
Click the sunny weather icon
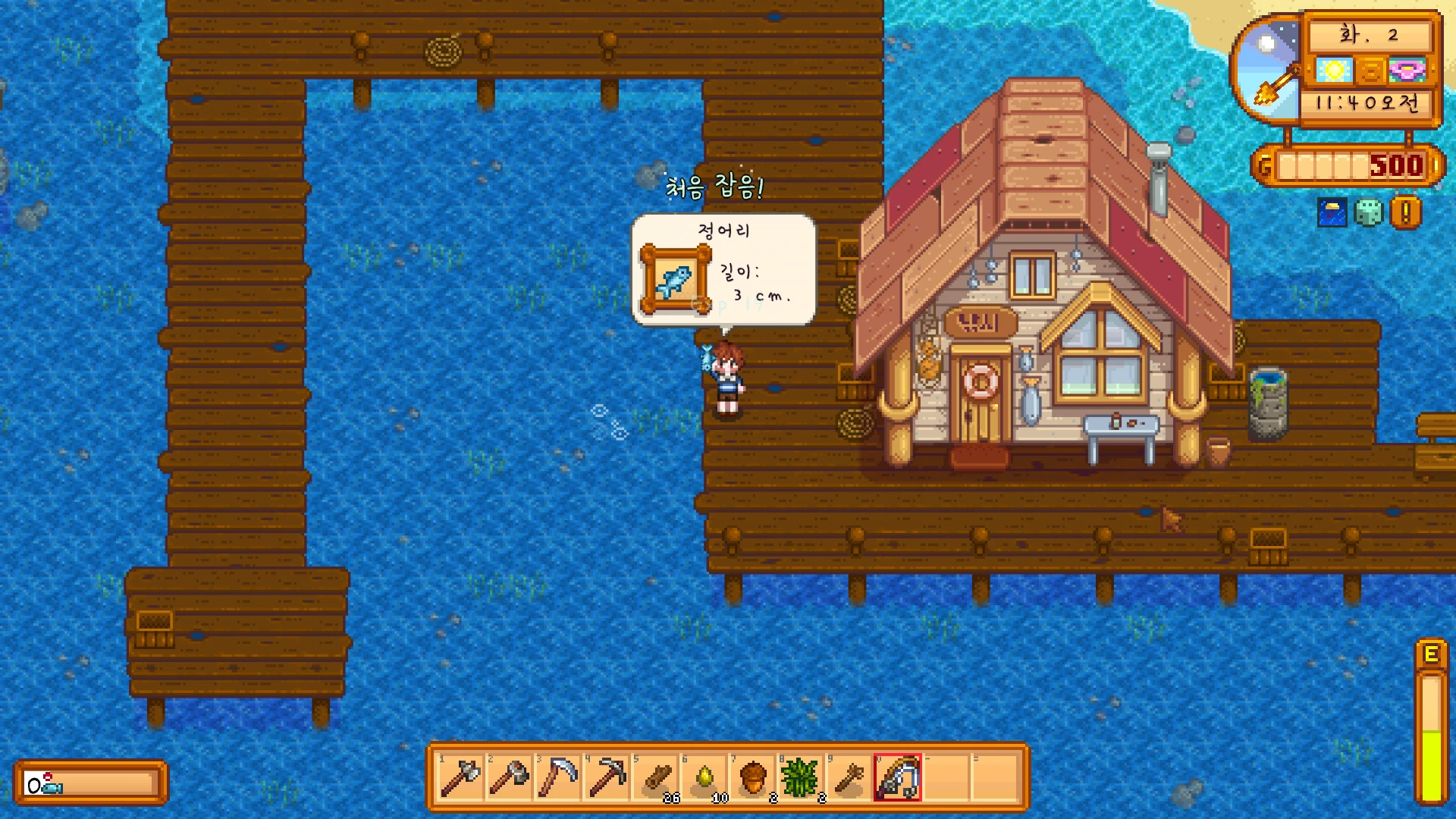1334,71
